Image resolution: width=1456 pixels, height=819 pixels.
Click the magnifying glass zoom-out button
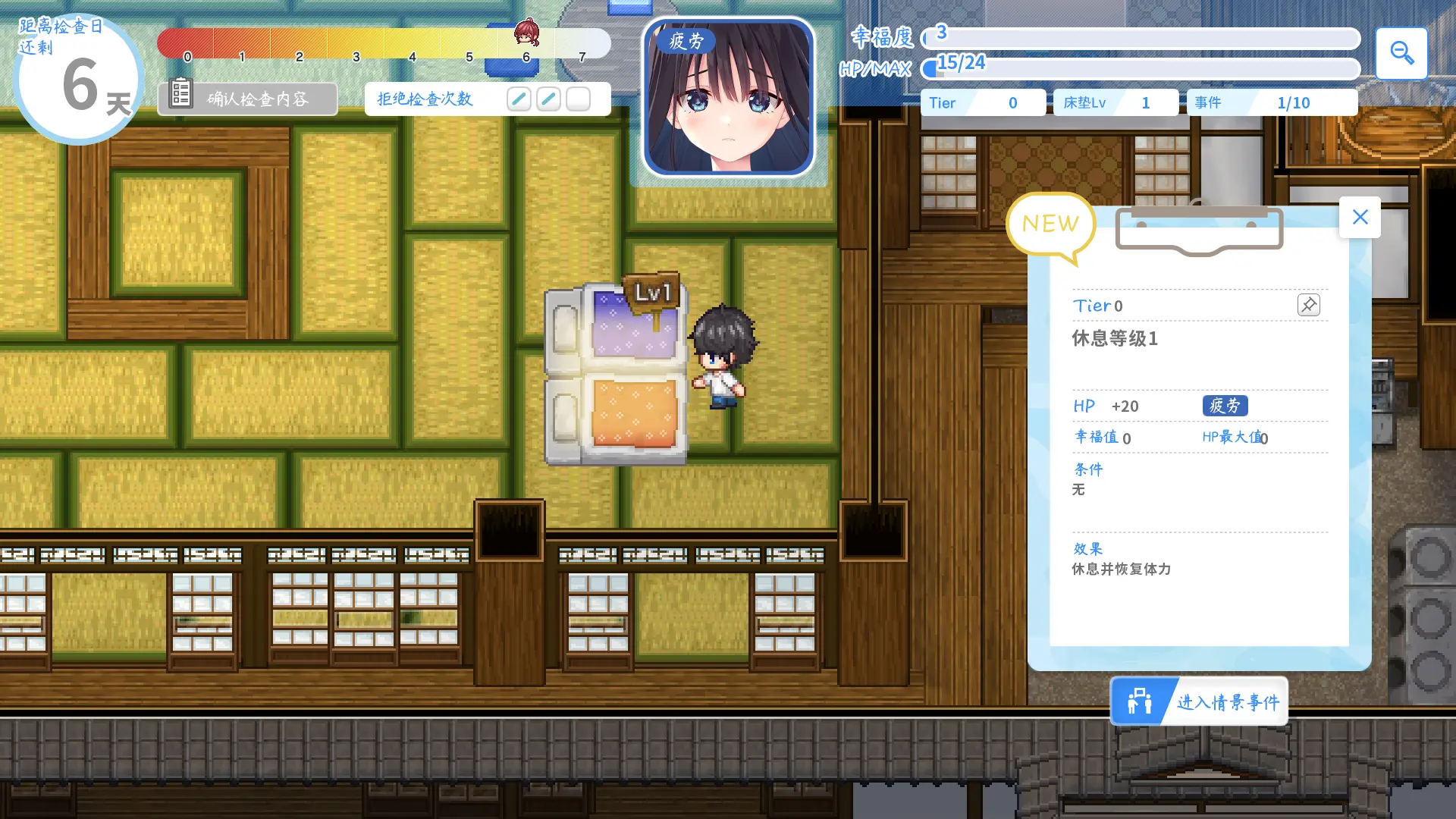point(1401,53)
